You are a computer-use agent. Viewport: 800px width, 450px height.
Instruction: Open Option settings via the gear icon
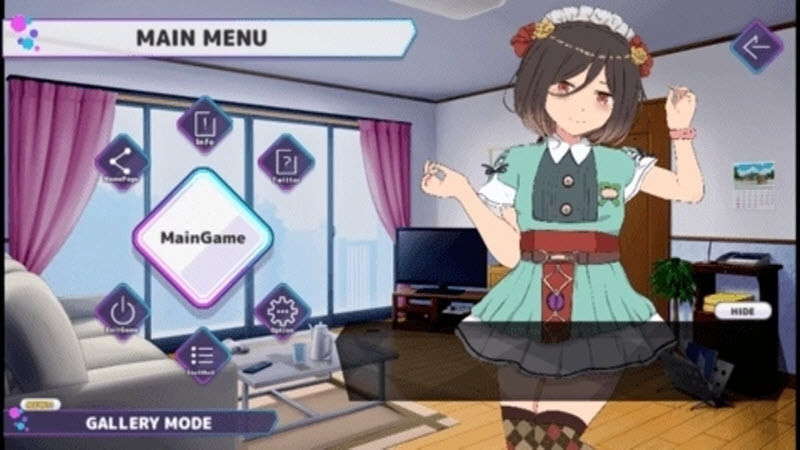click(x=282, y=311)
